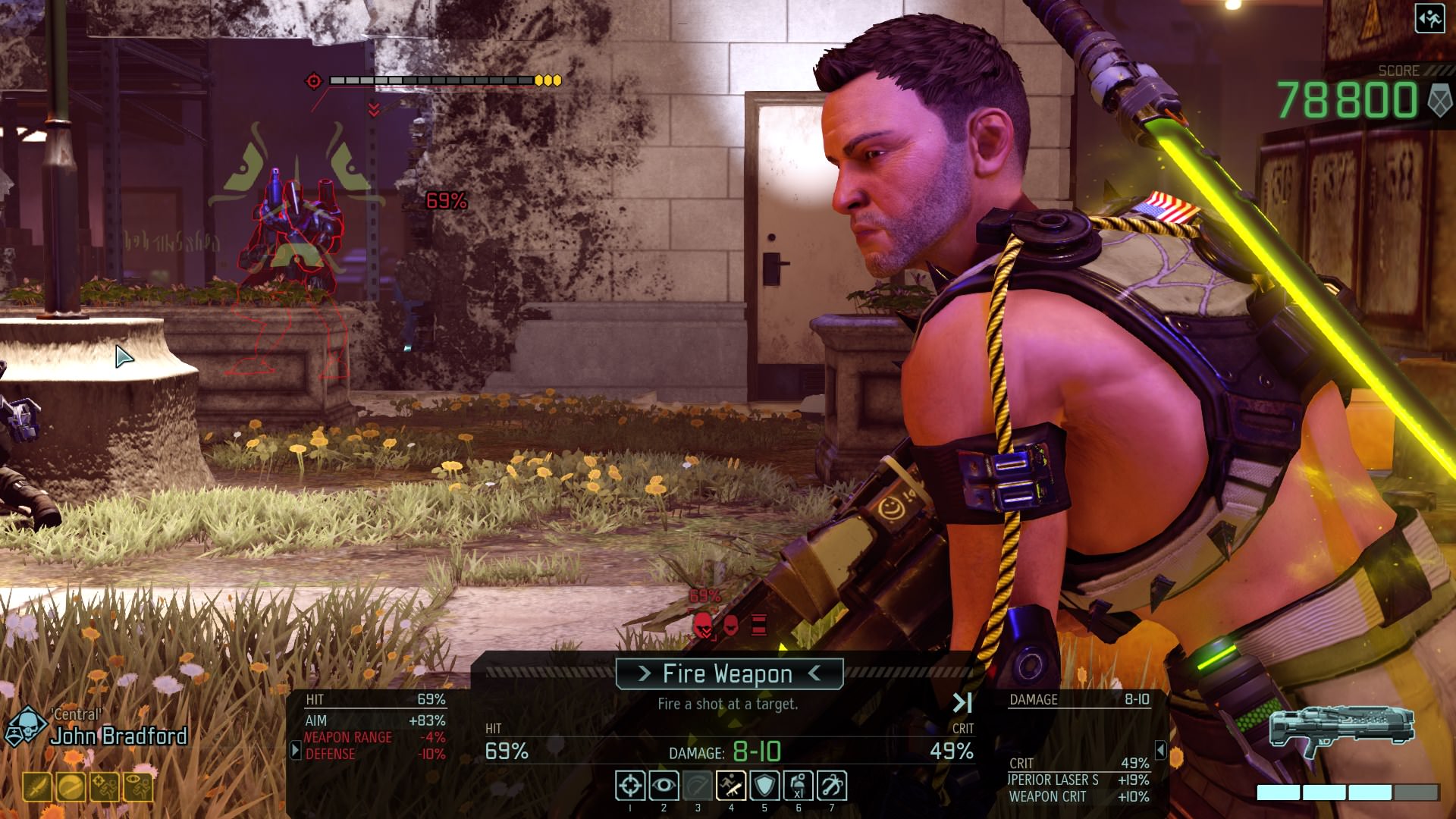This screenshot has width=1456, height=819.
Task: Target the selected enemy head icon
Action: coord(703,626)
